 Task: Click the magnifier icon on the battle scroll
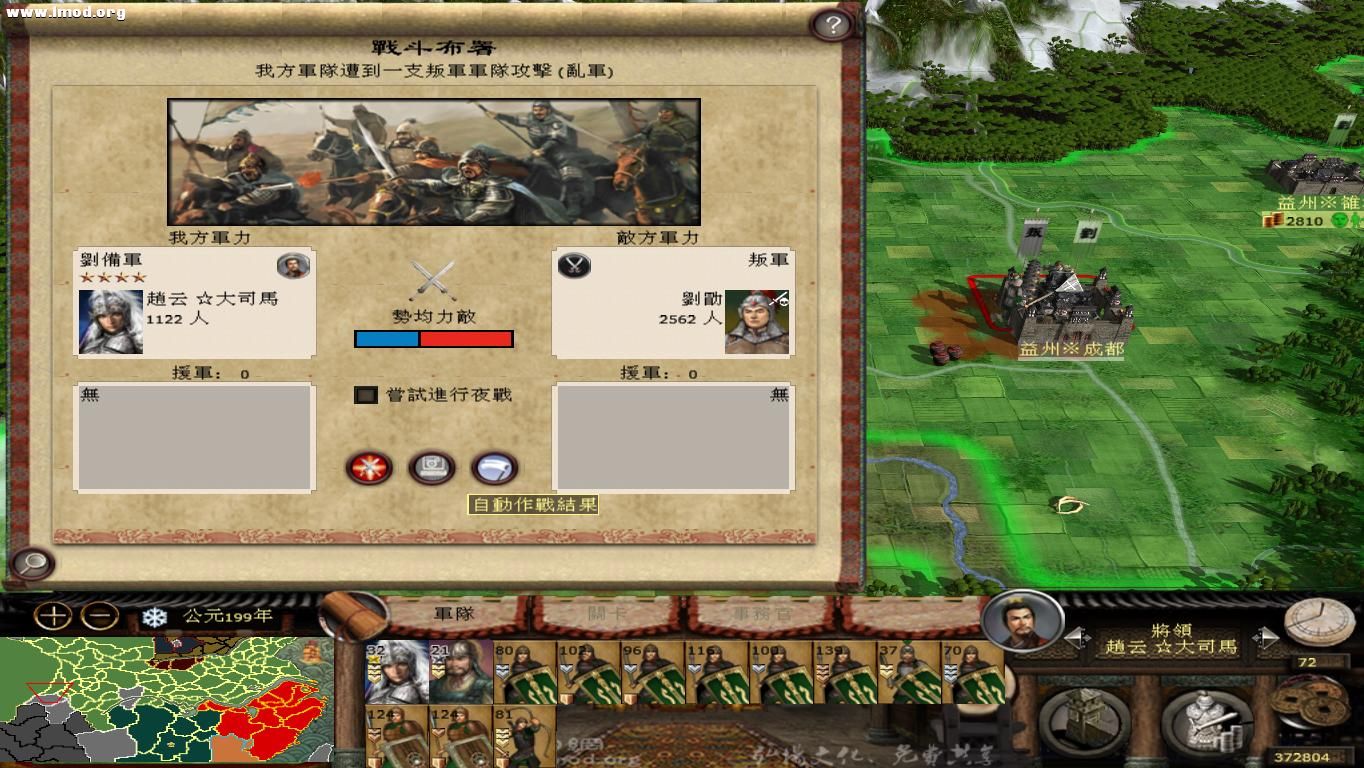(31, 565)
